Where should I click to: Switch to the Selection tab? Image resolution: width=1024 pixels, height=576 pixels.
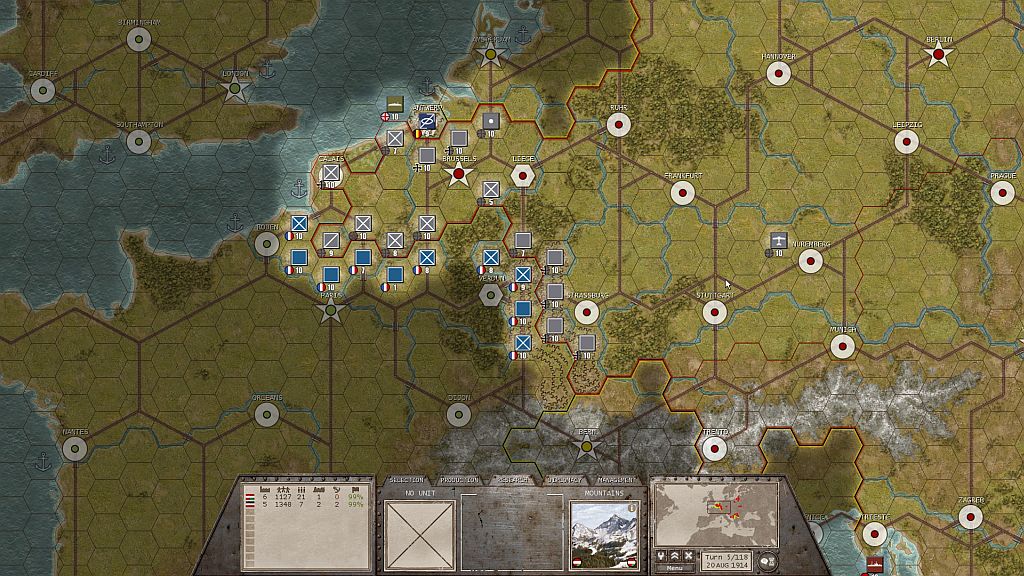coord(406,480)
